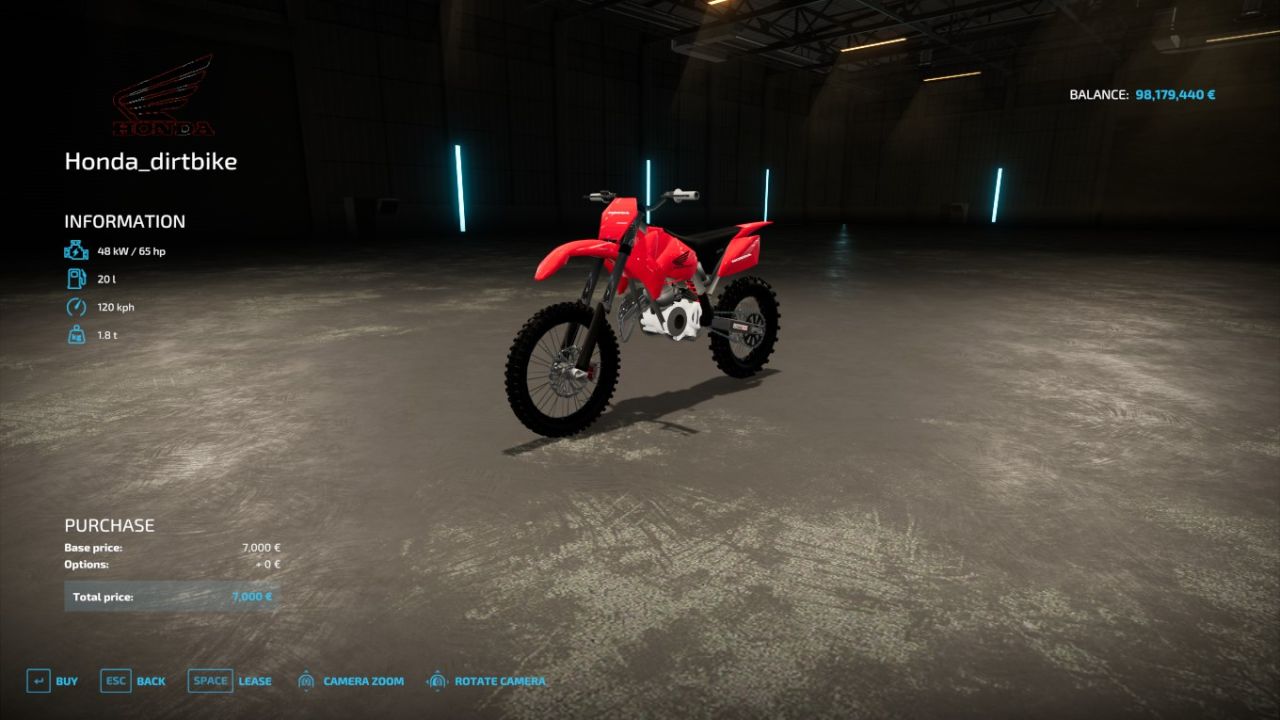Click the Camera Zoom icon
The width and height of the screenshot is (1280, 720).
point(305,680)
